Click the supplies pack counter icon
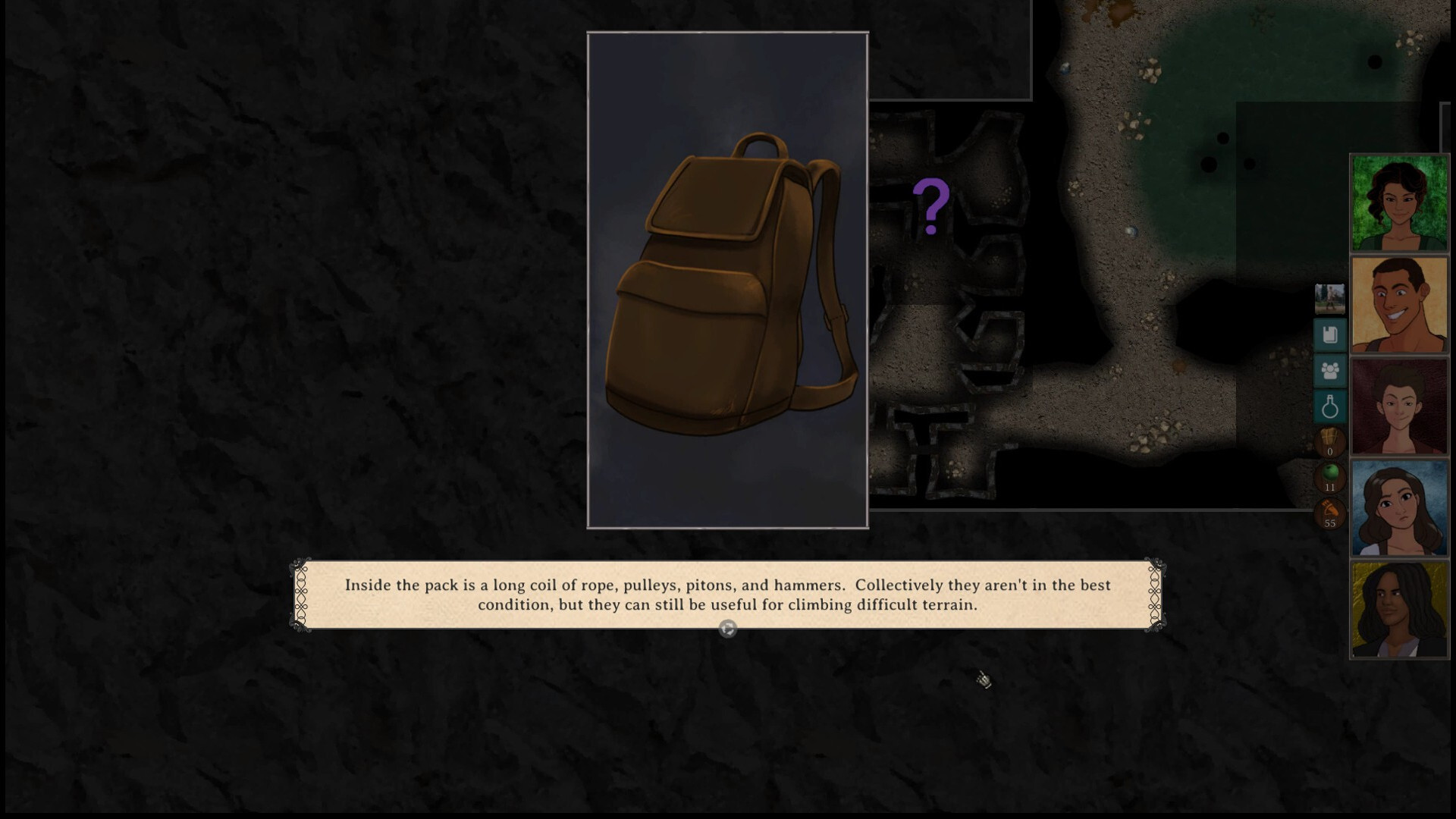 pyautogui.click(x=1329, y=438)
